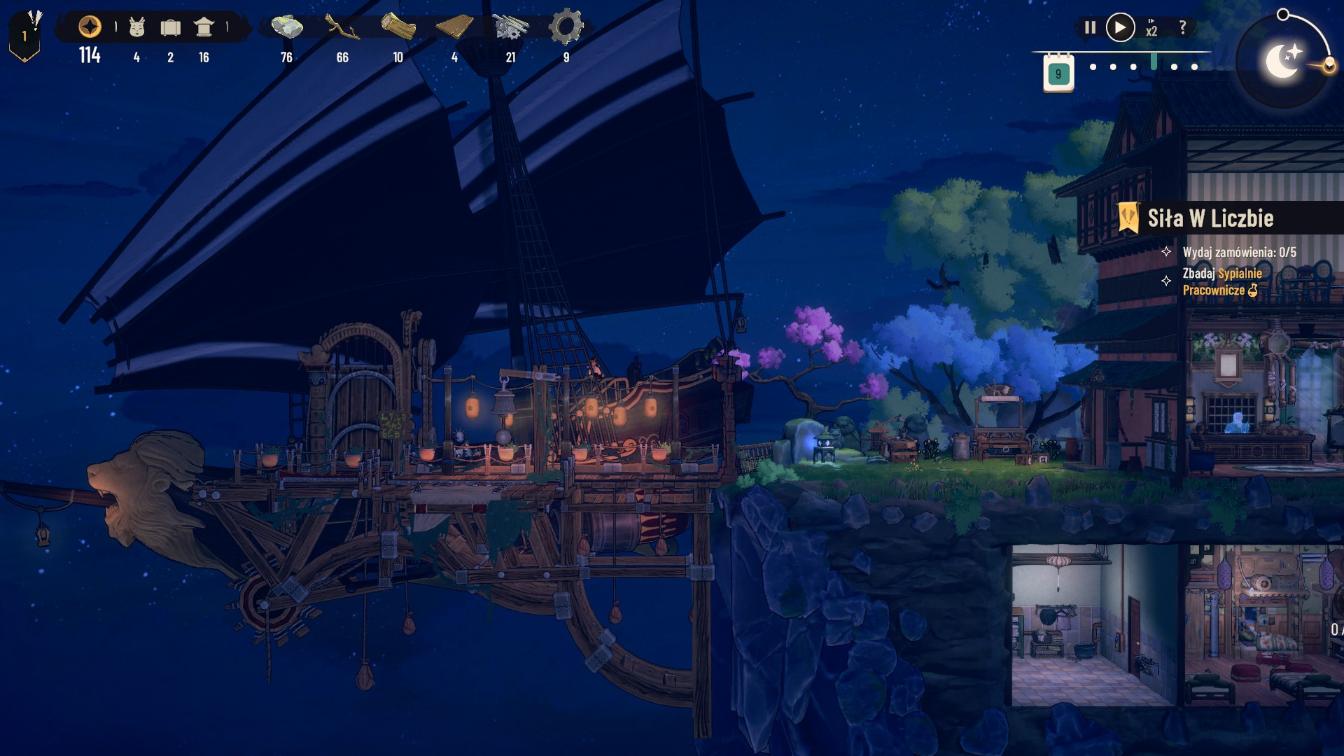The width and height of the screenshot is (1344, 756).
Task: Select the gear resource icon
Action: (566, 27)
